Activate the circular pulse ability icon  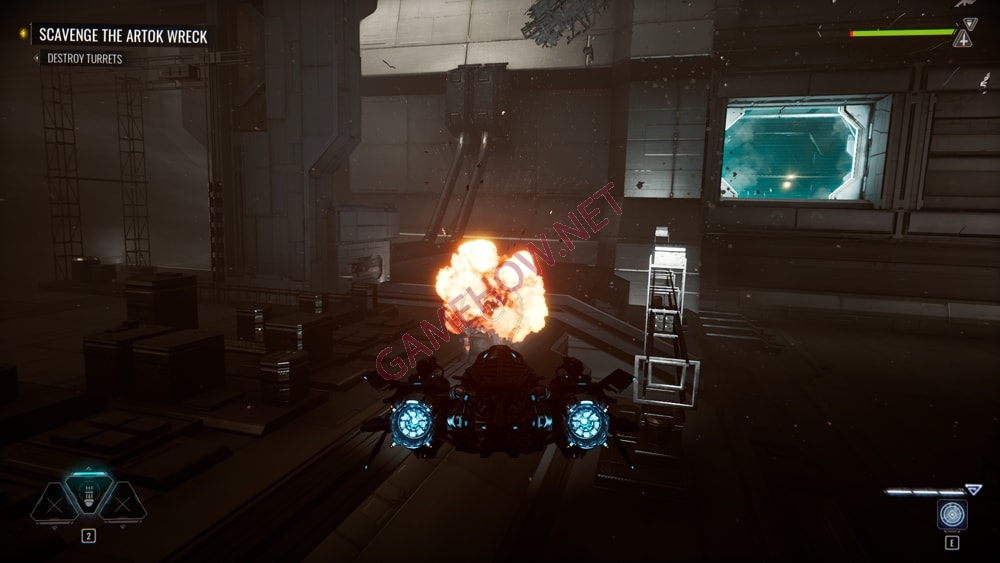tap(951, 514)
